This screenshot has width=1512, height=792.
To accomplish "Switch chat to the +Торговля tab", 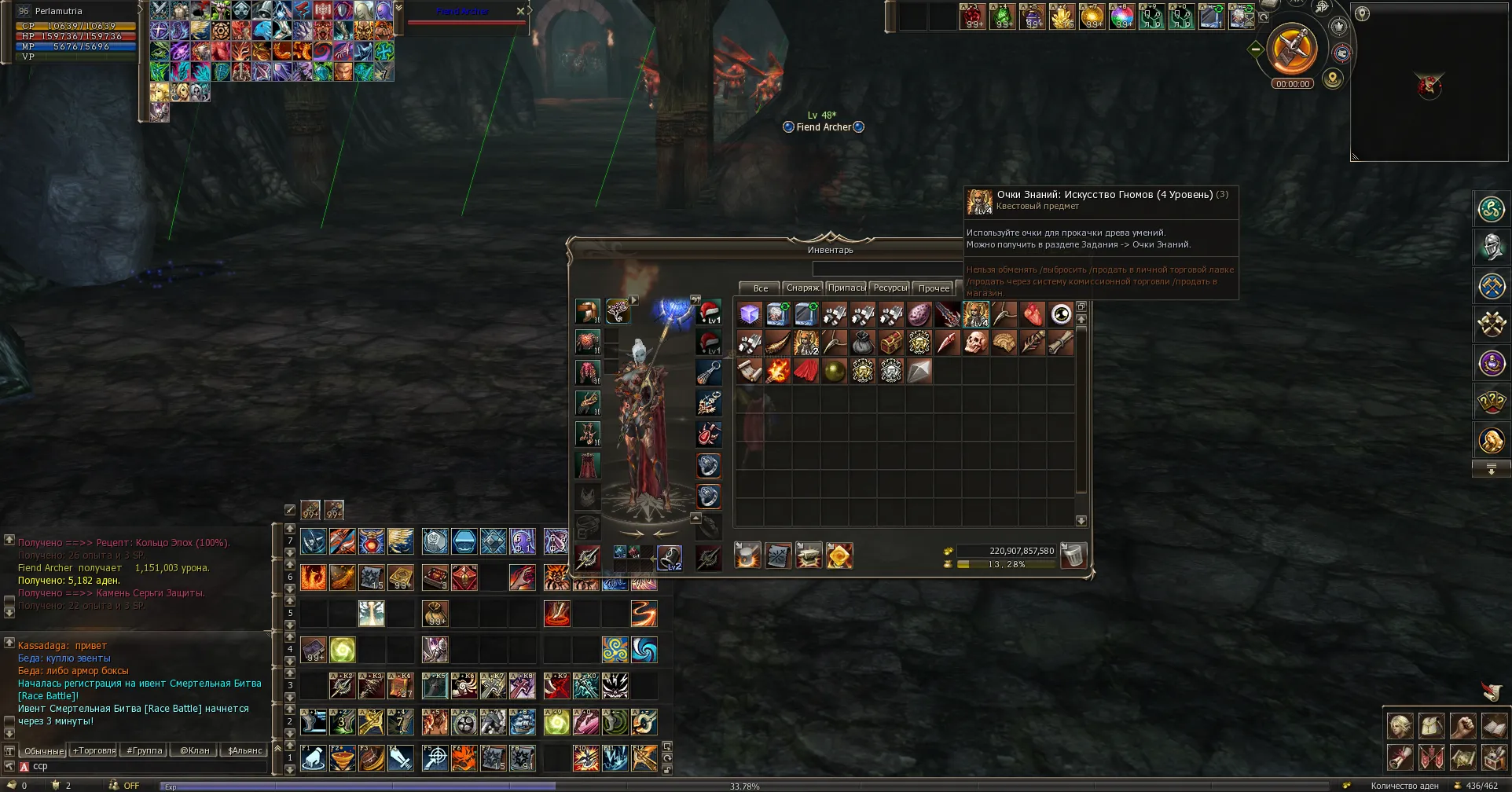I will pos(94,750).
